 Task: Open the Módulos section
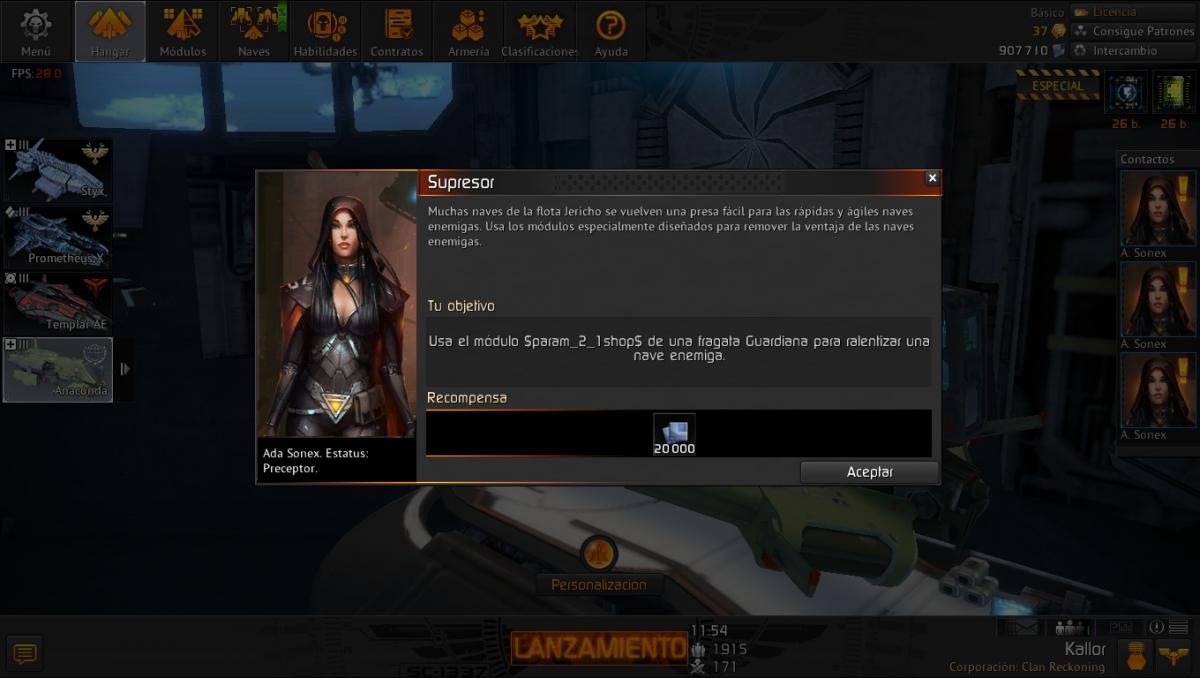pyautogui.click(x=183, y=32)
